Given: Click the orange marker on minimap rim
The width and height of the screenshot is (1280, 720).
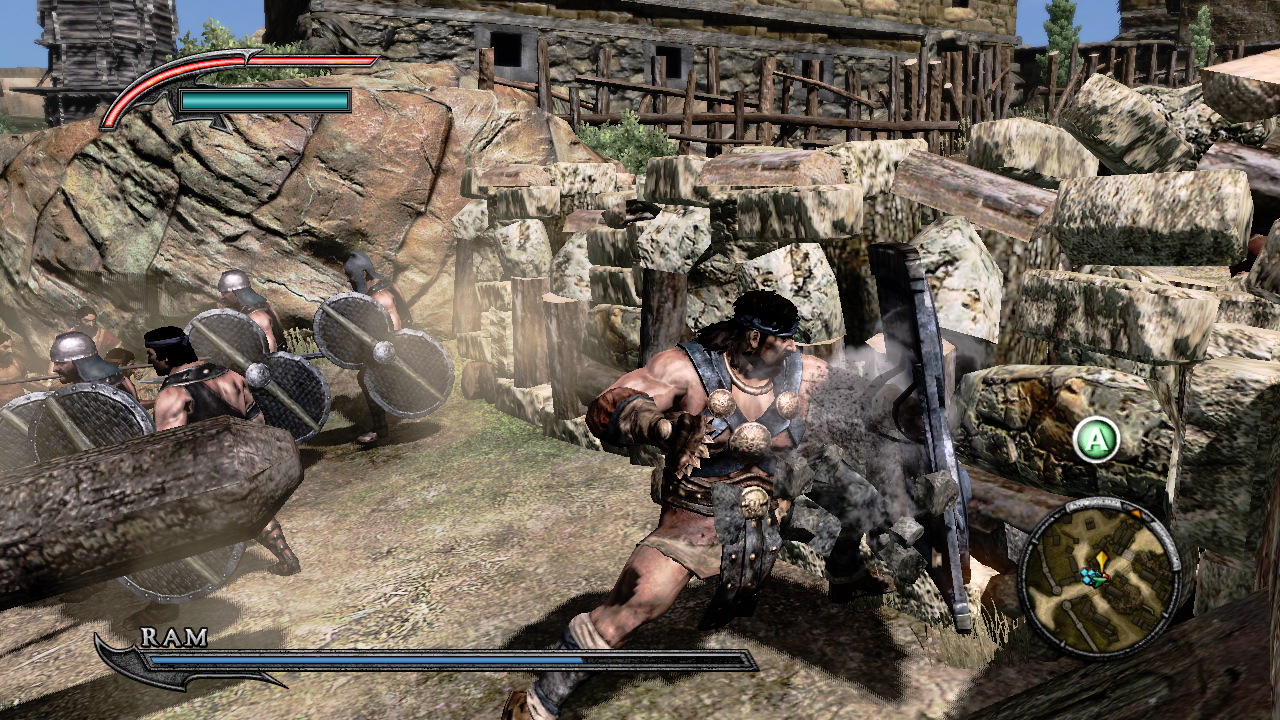Looking at the screenshot, I should 1136,513.
